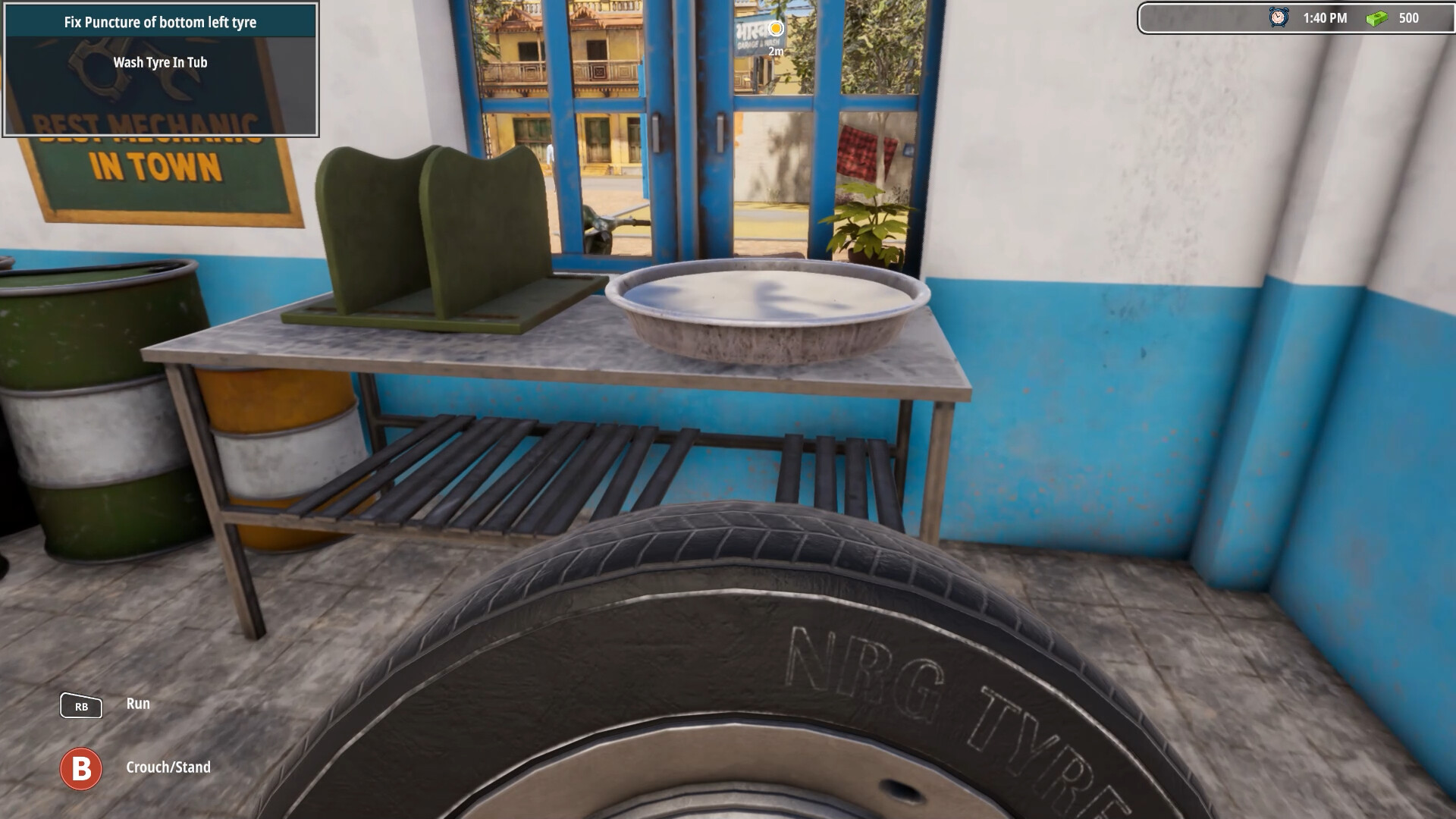Click the alarm clock icon in the HUD
The height and width of the screenshot is (819, 1456).
click(x=1276, y=17)
